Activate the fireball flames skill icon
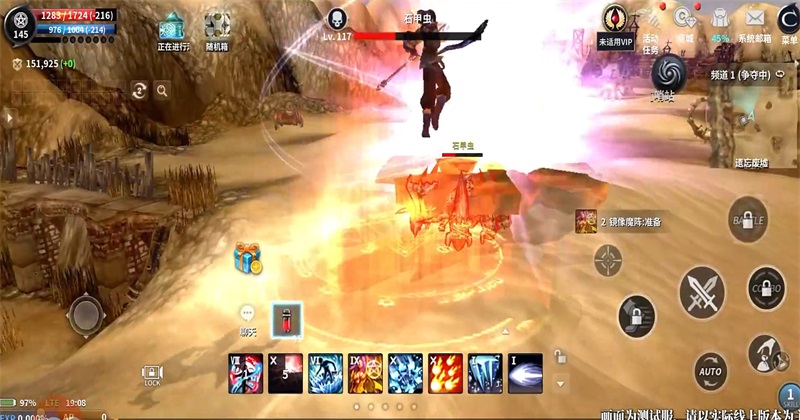800x420 pixels. pyautogui.click(x=445, y=372)
